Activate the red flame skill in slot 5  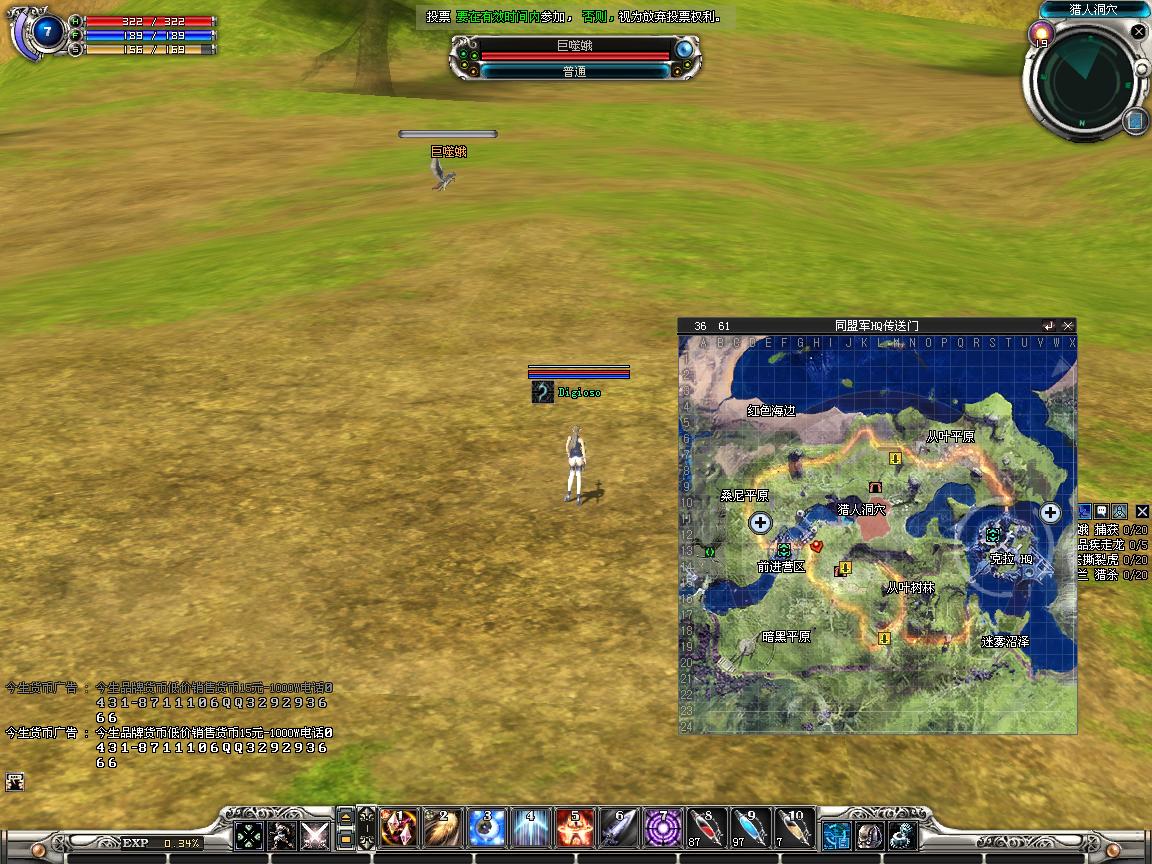point(575,828)
